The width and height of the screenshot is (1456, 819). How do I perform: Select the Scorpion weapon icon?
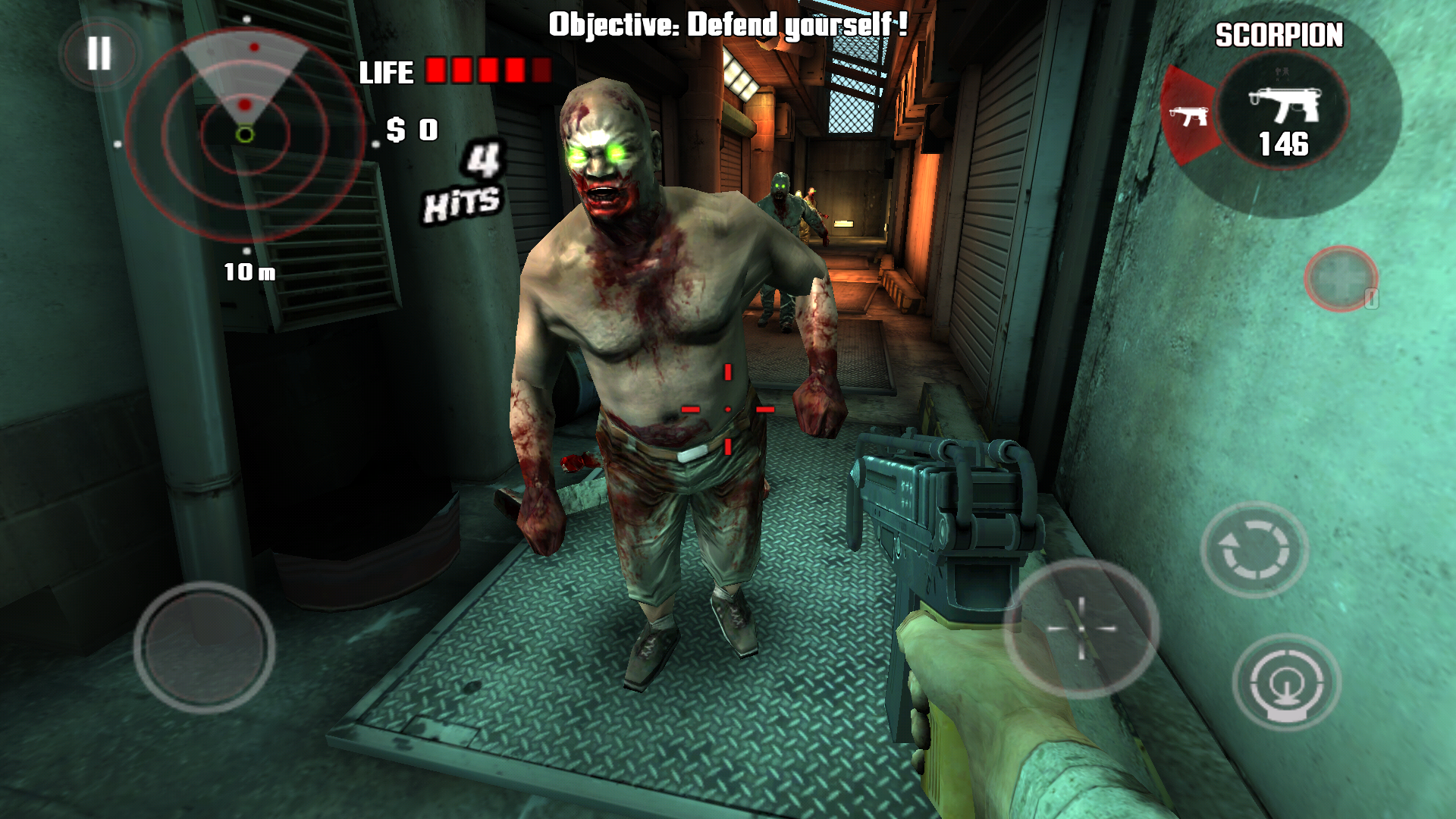(1283, 107)
